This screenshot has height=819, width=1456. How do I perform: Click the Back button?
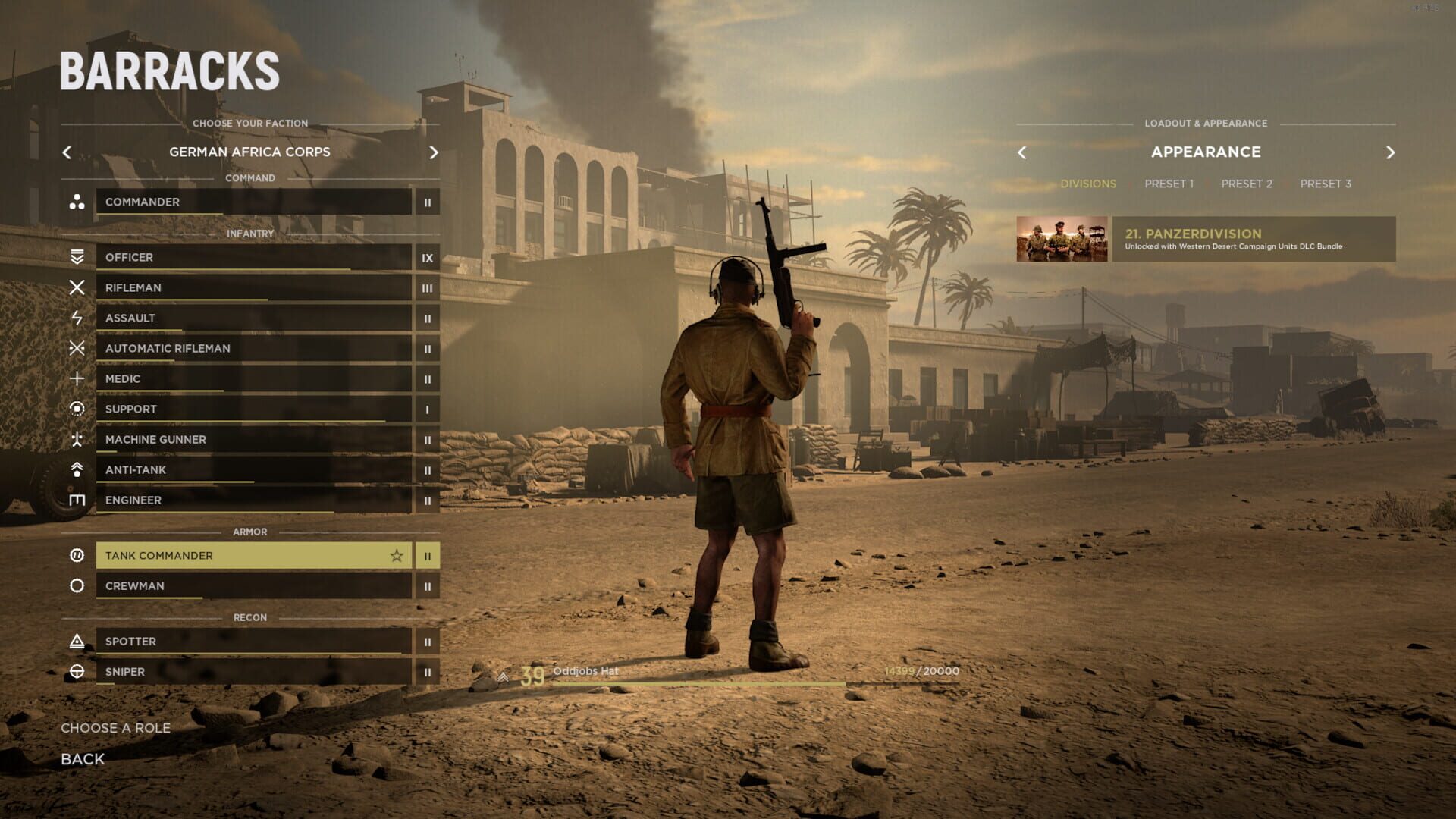pos(81,759)
